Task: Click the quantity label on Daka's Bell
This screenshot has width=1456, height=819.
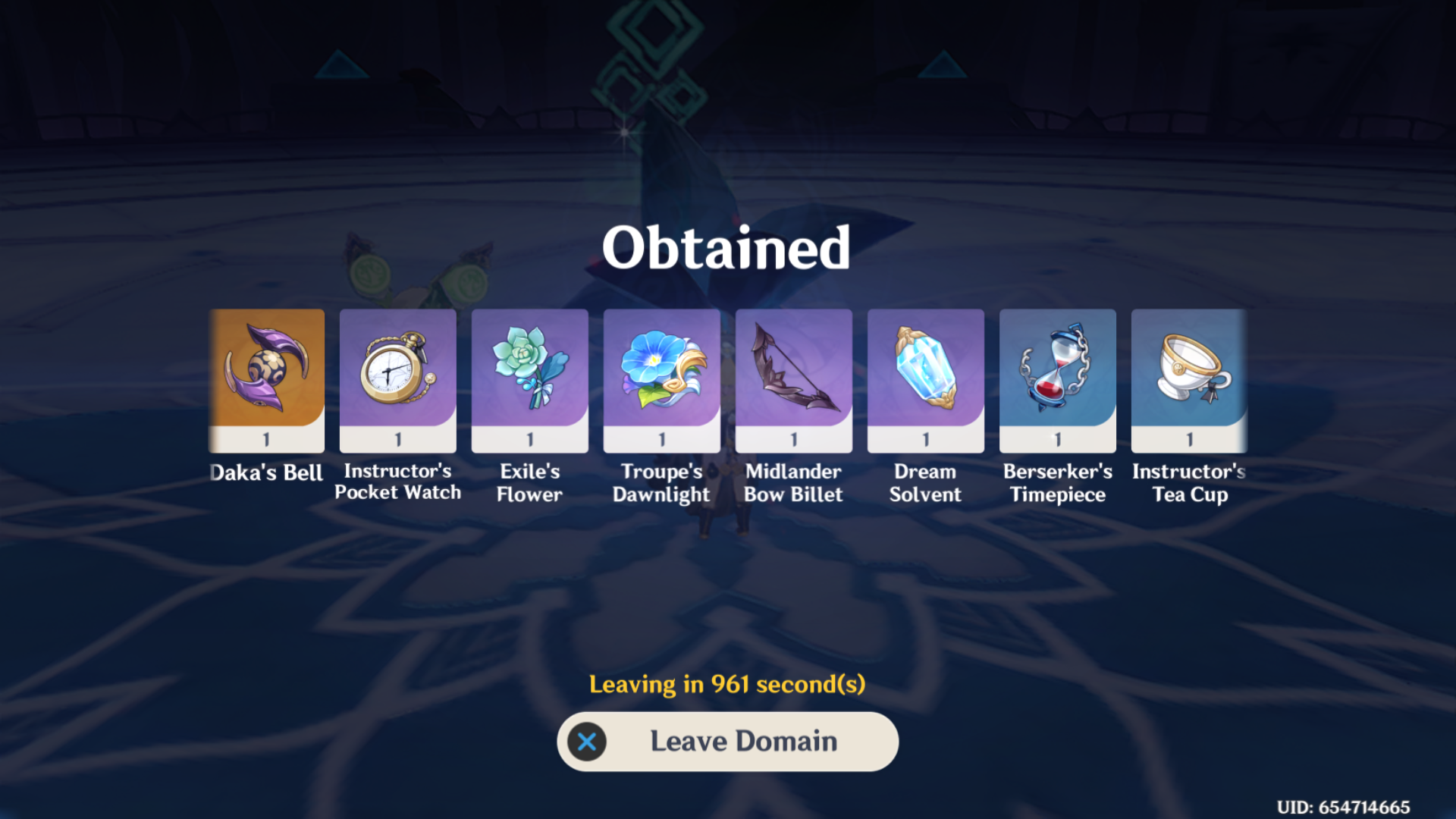Action: coord(267,438)
